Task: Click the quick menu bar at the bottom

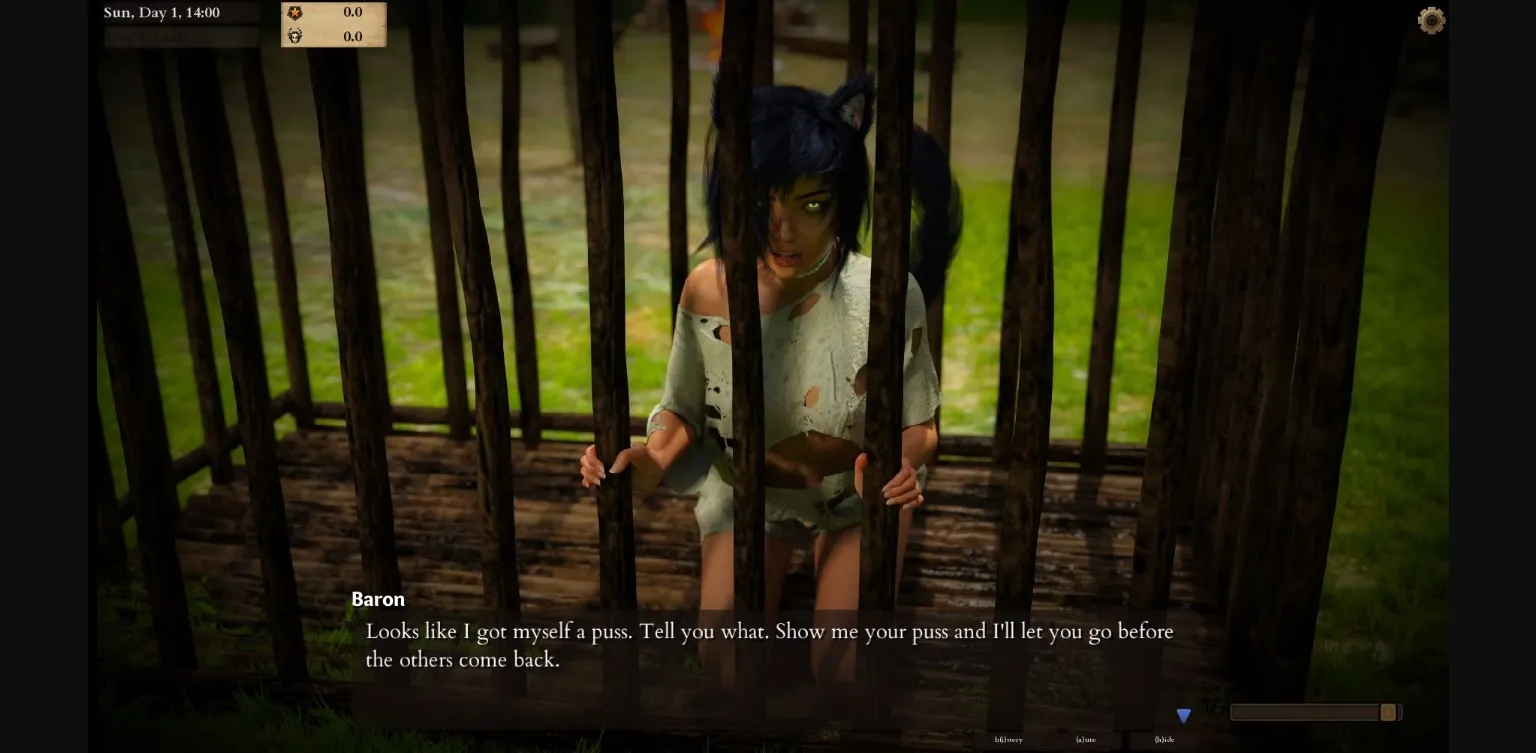Action: (x=1085, y=740)
